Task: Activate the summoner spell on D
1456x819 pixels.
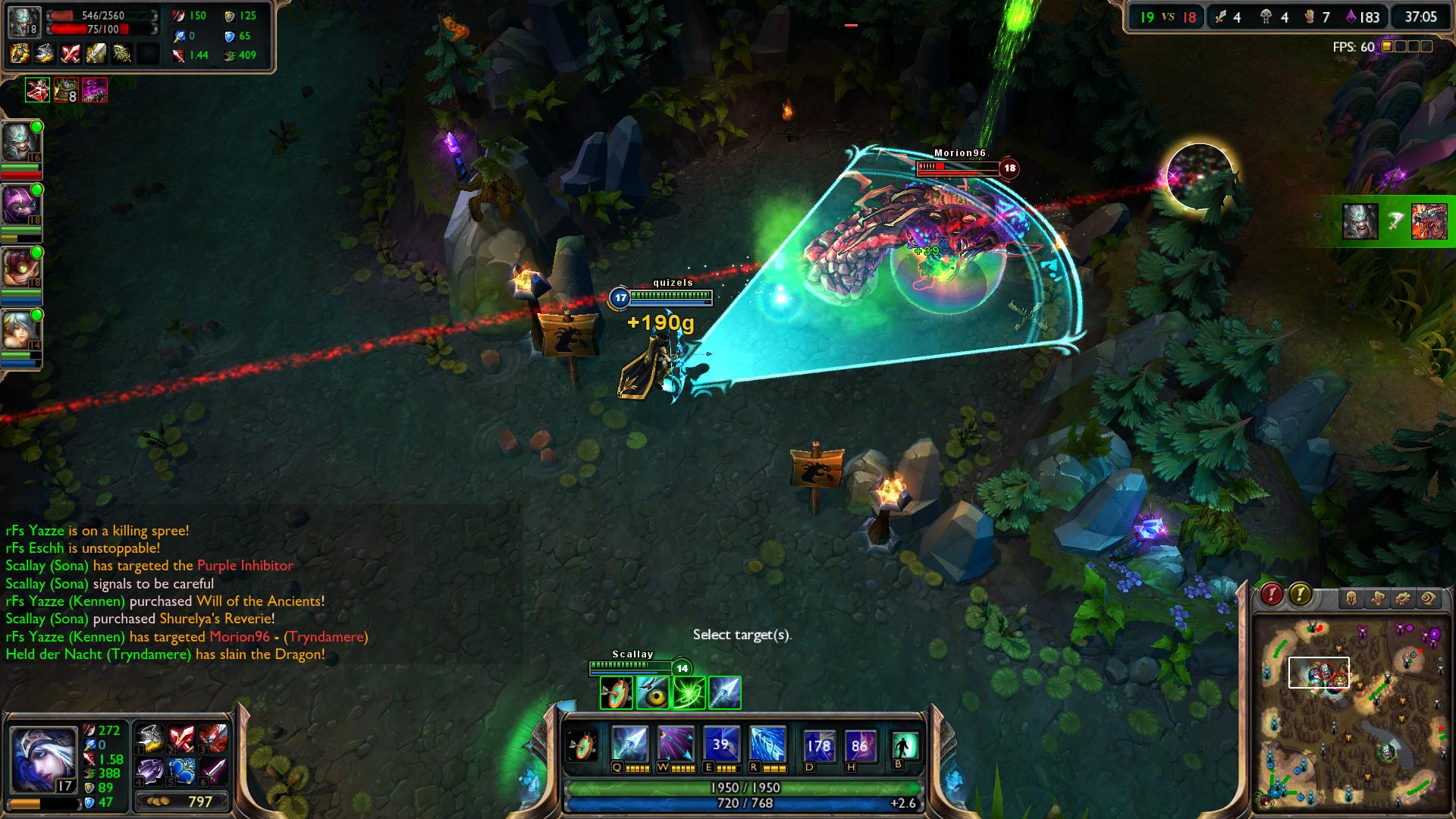Action: [818, 746]
